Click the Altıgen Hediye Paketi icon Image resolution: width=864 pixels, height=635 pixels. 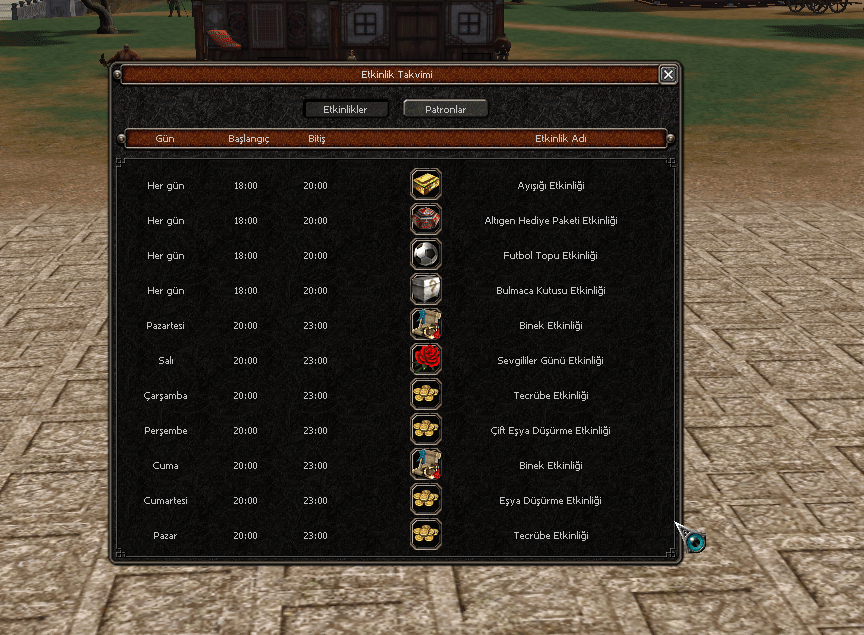pos(426,220)
